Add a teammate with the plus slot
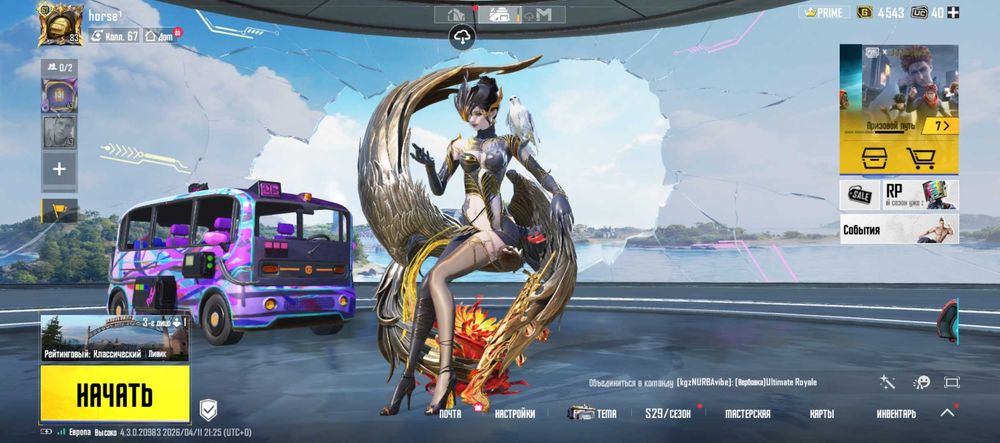The image size is (1000, 443). [59, 170]
